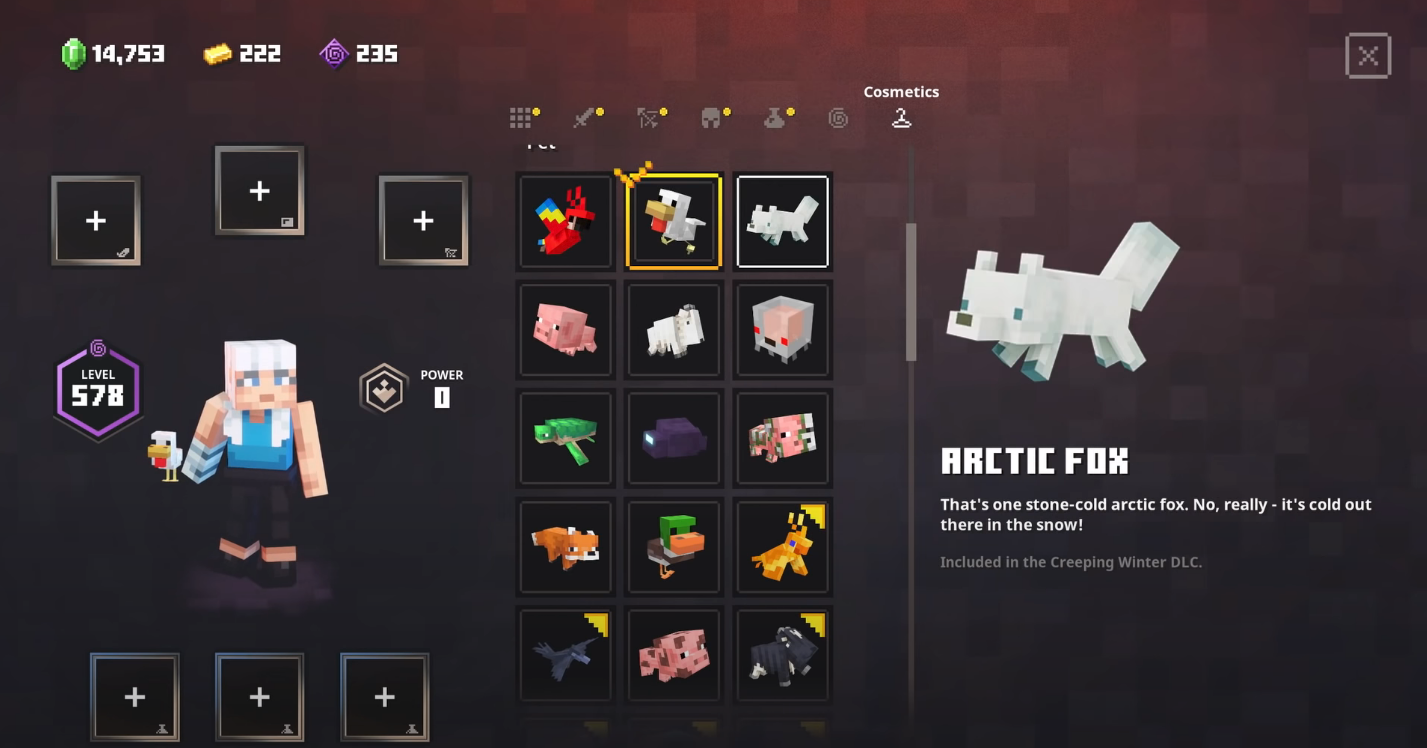
Task: Choose the equipped chicken pet
Action: 673,222
